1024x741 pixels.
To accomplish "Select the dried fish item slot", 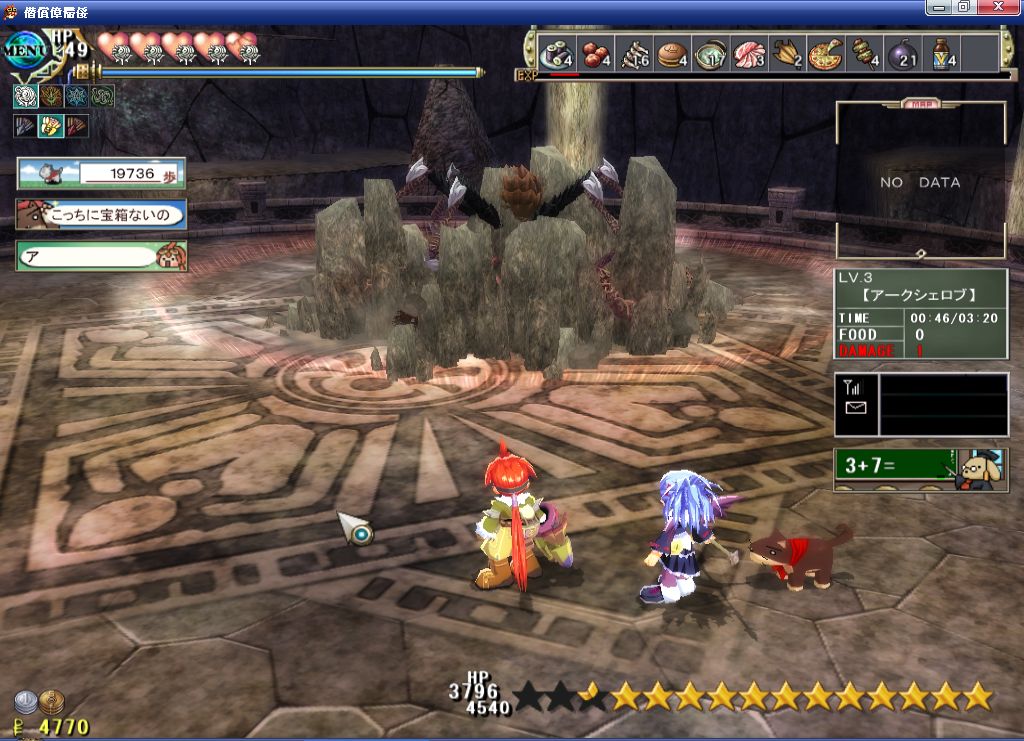I will (635, 52).
